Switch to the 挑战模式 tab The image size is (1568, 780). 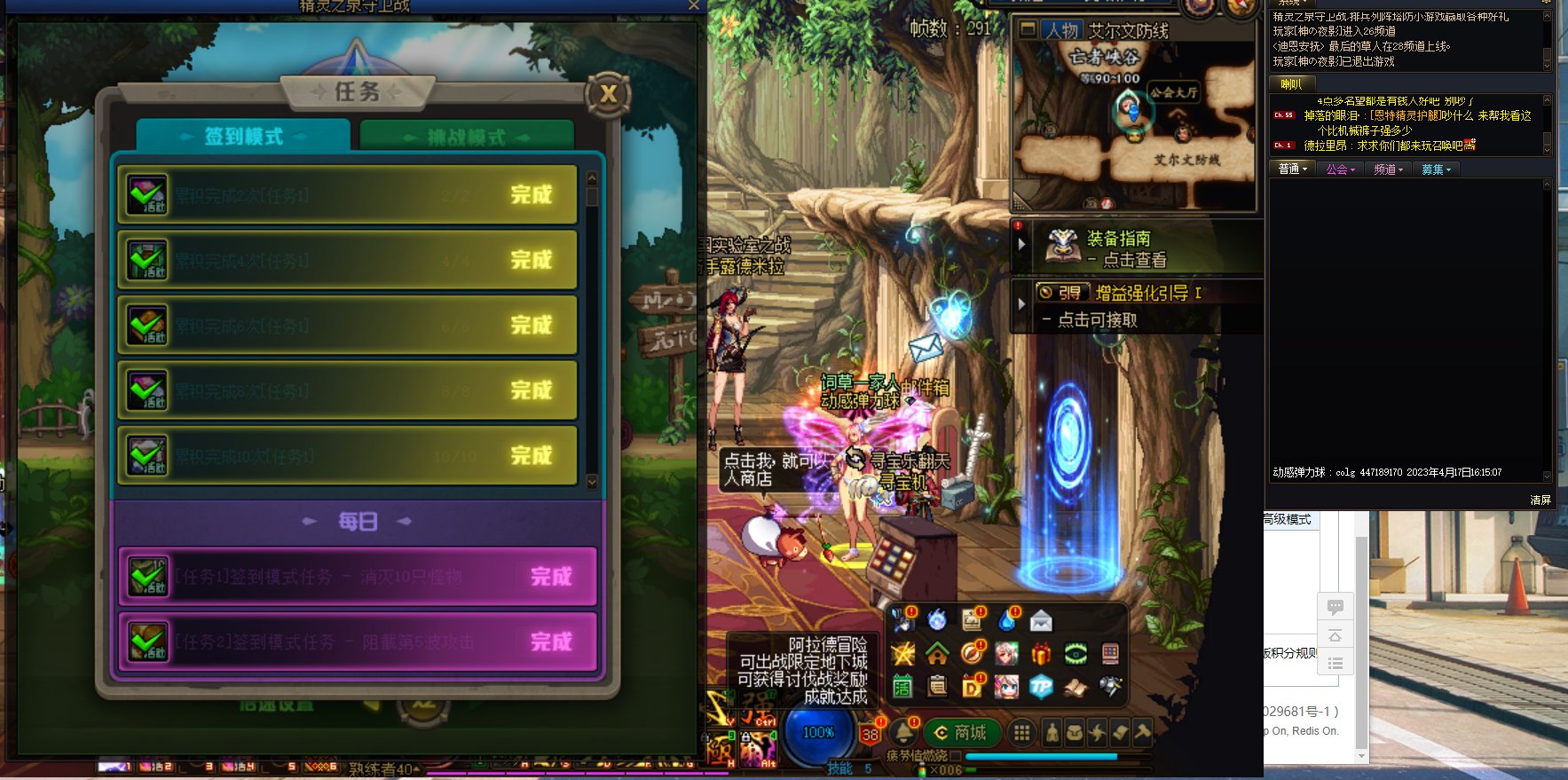pyautogui.click(x=466, y=138)
